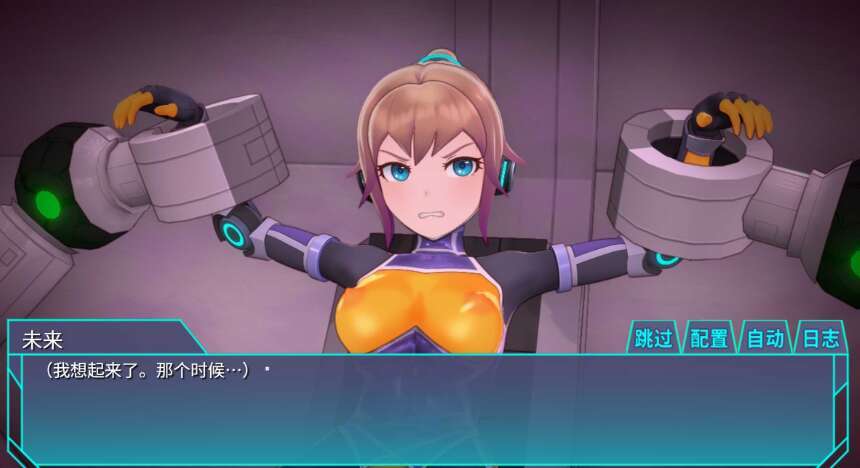Open the 配置 settings menu
This screenshot has width=860, height=468.
pos(709,338)
